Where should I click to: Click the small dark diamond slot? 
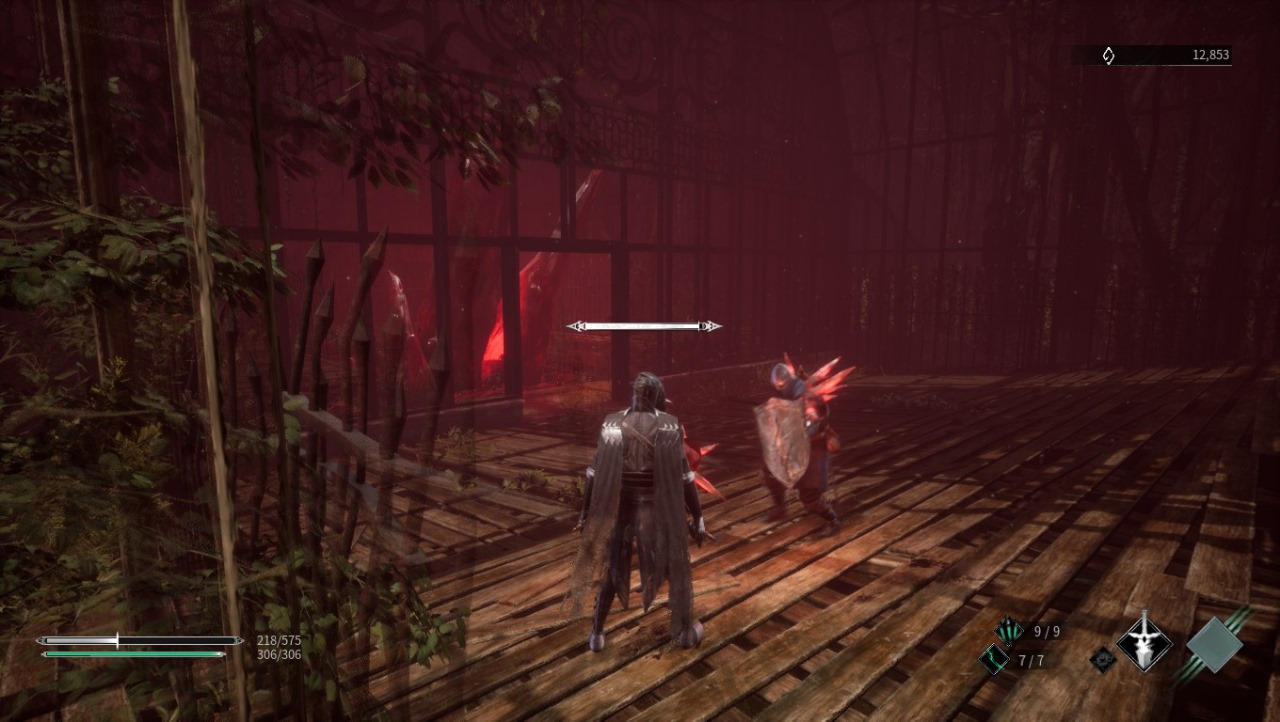coord(1103,658)
